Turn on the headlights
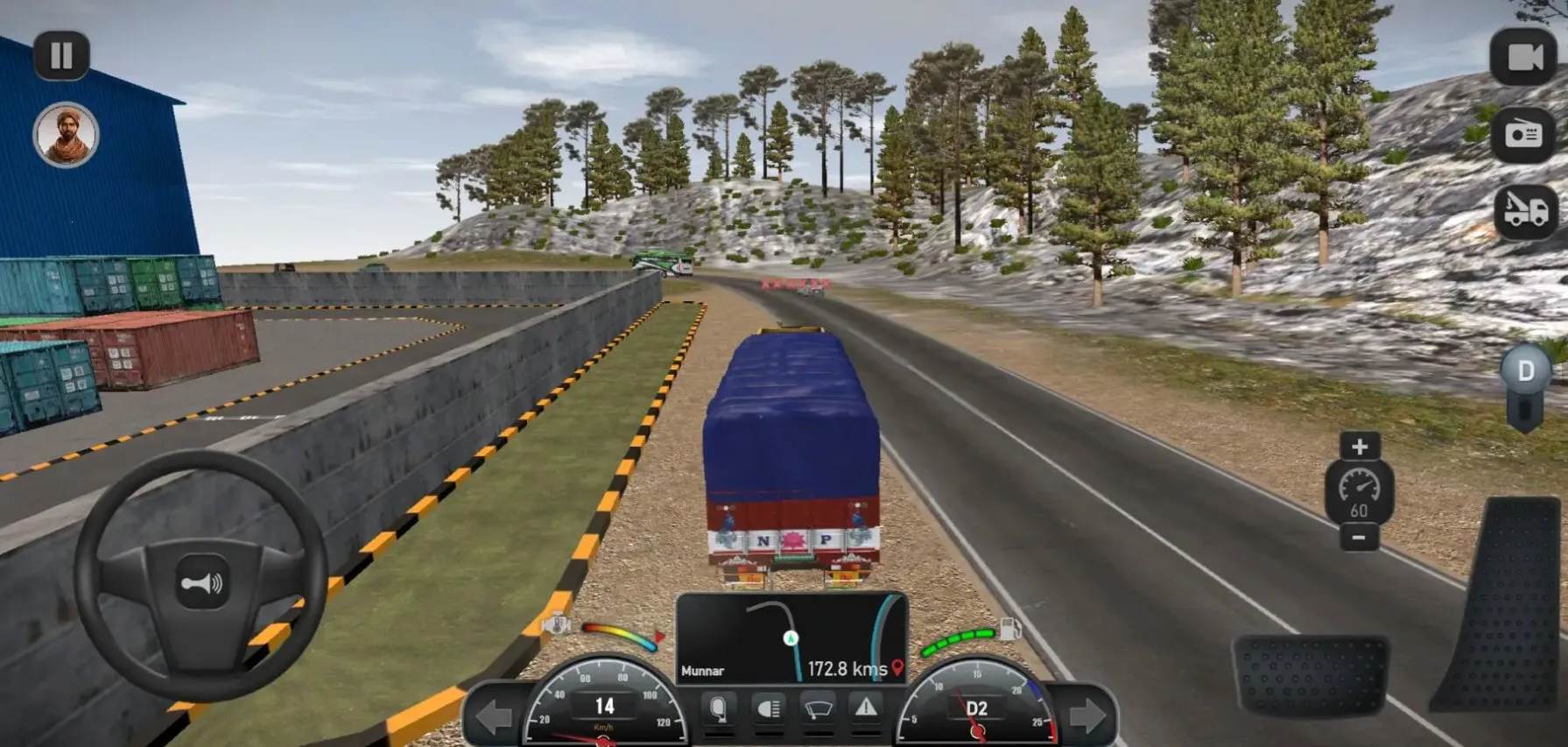Screen dimensions: 1568x747 point(768,708)
